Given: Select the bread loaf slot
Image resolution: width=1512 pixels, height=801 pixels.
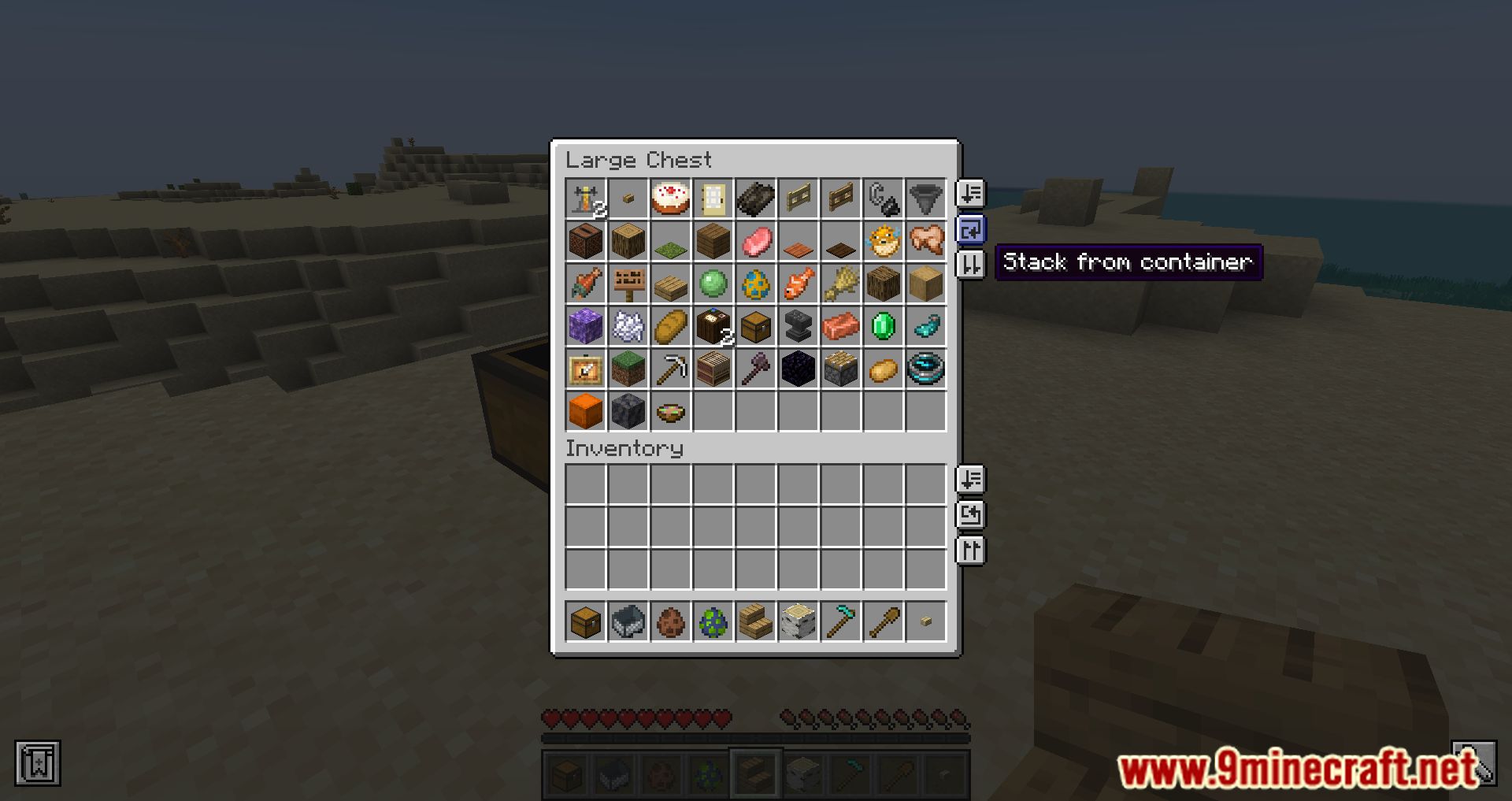Looking at the screenshot, I should click(x=670, y=326).
